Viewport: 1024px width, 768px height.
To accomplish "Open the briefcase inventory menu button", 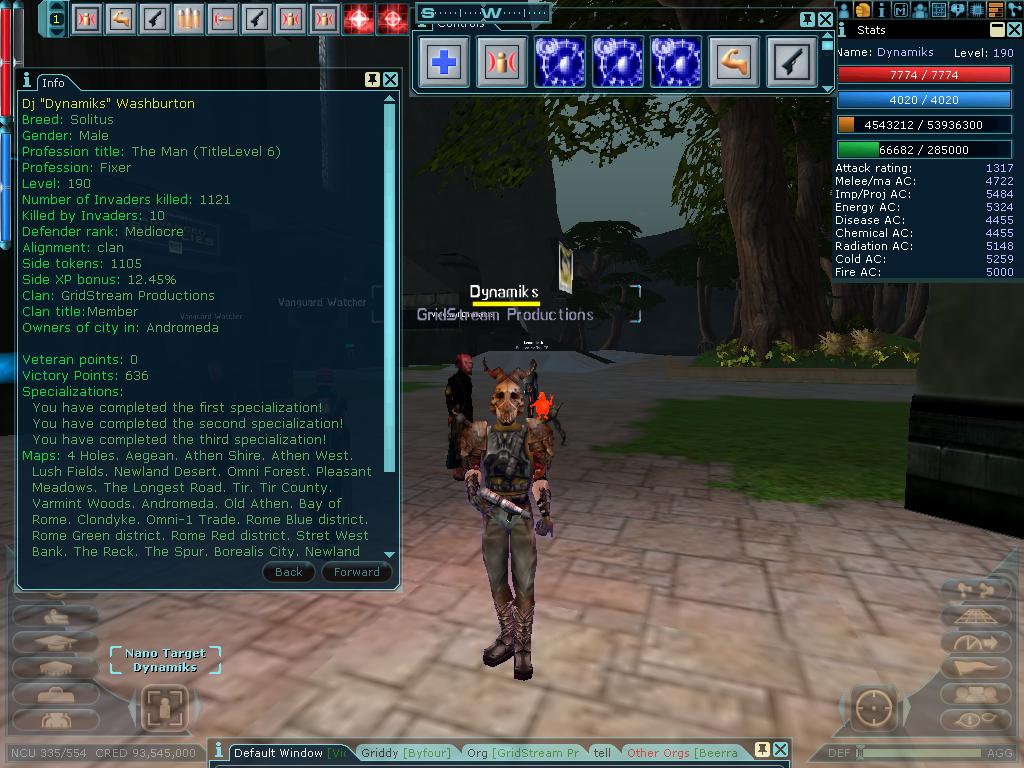I will click(x=55, y=693).
